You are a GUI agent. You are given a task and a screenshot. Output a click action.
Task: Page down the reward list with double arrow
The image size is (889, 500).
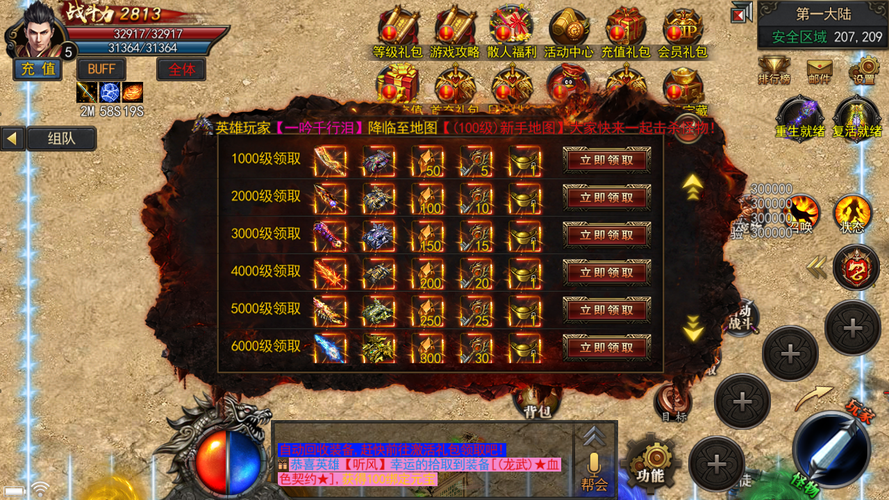tap(692, 327)
